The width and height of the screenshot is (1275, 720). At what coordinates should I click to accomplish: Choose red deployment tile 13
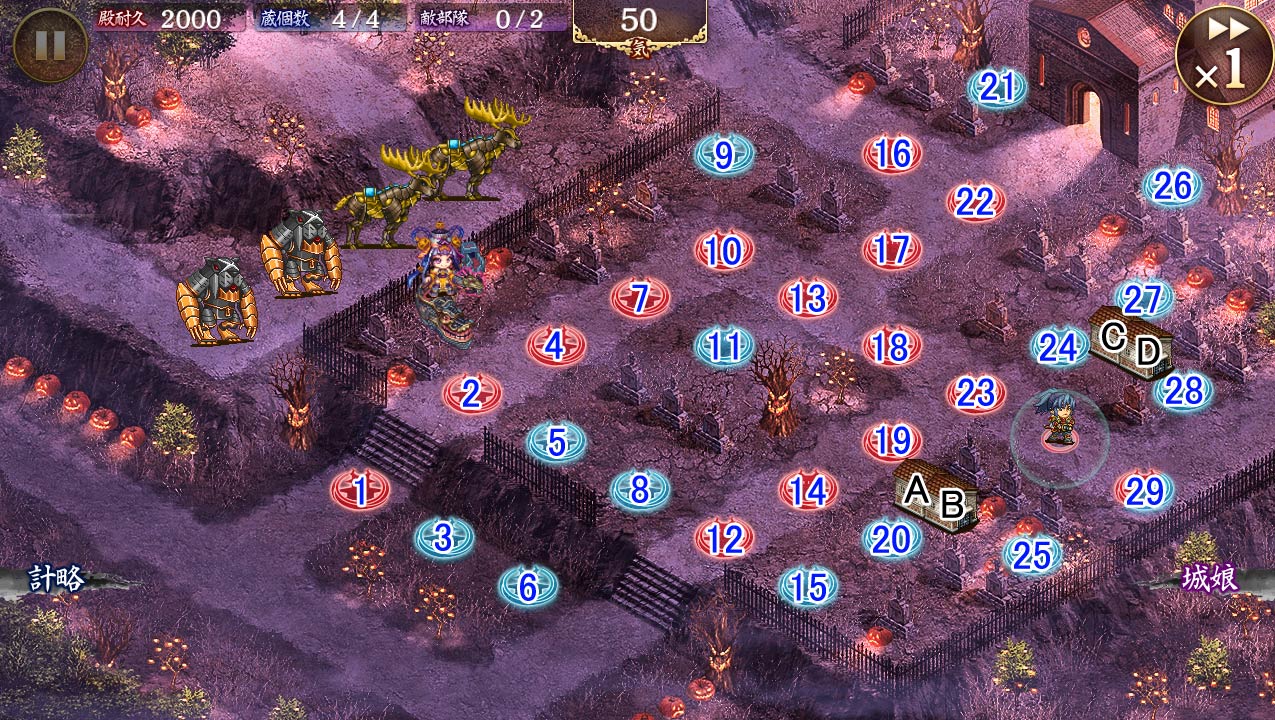pos(807,298)
